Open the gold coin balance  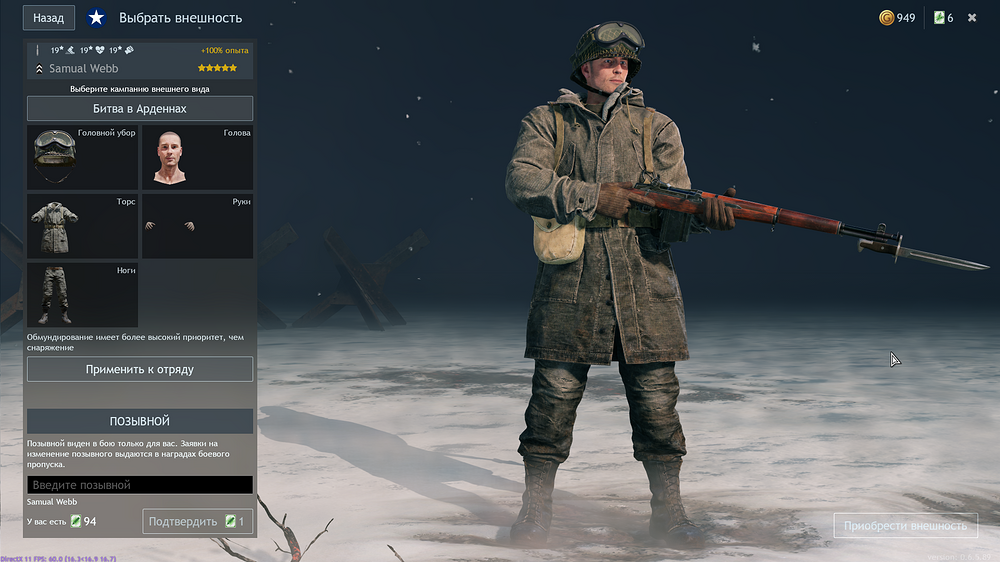pyautogui.click(x=897, y=18)
